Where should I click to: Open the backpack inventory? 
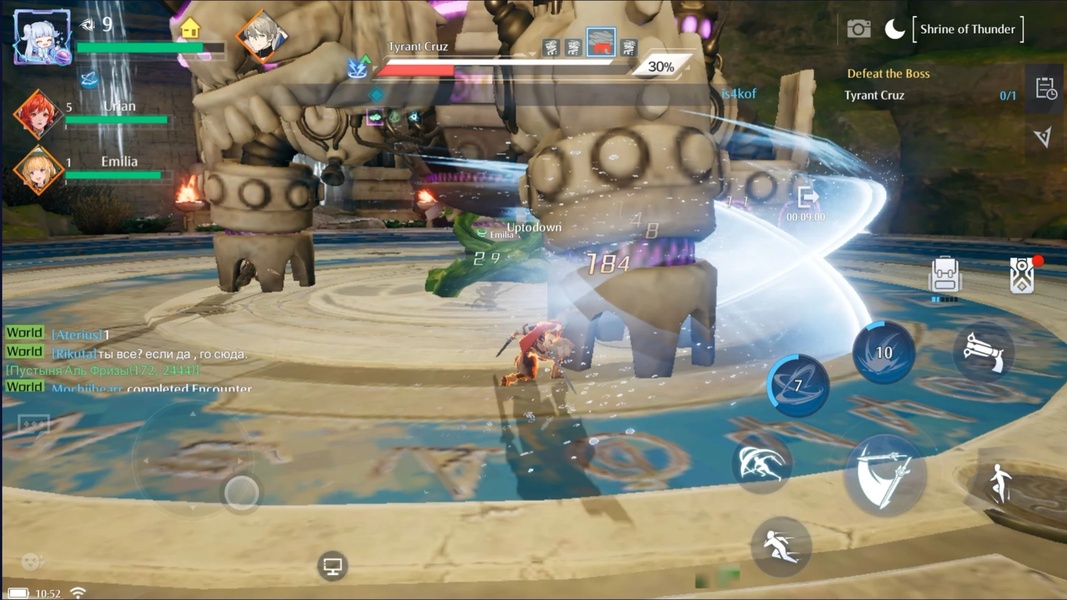click(944, 277)
